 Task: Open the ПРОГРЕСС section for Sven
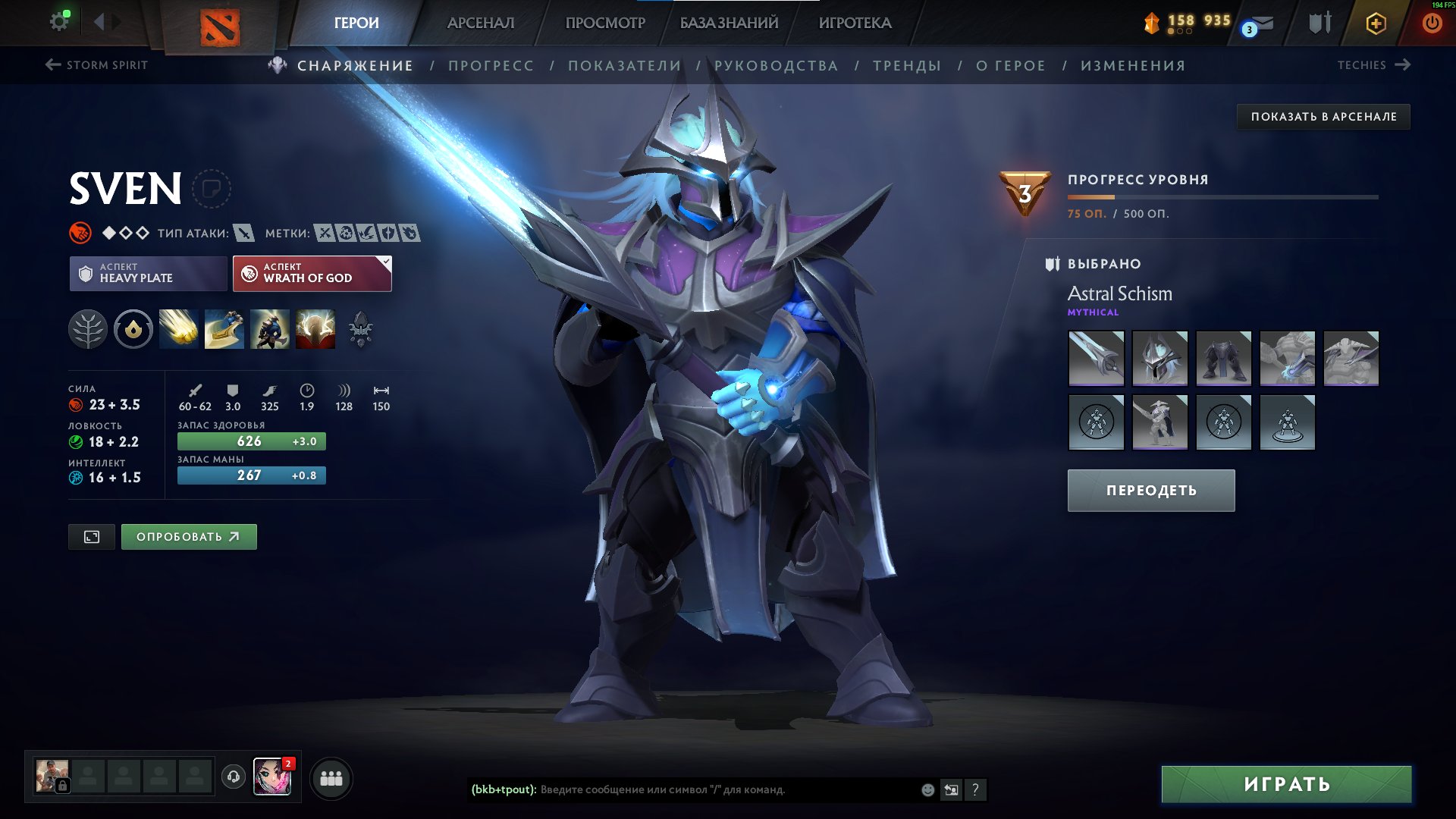(490, 65)
